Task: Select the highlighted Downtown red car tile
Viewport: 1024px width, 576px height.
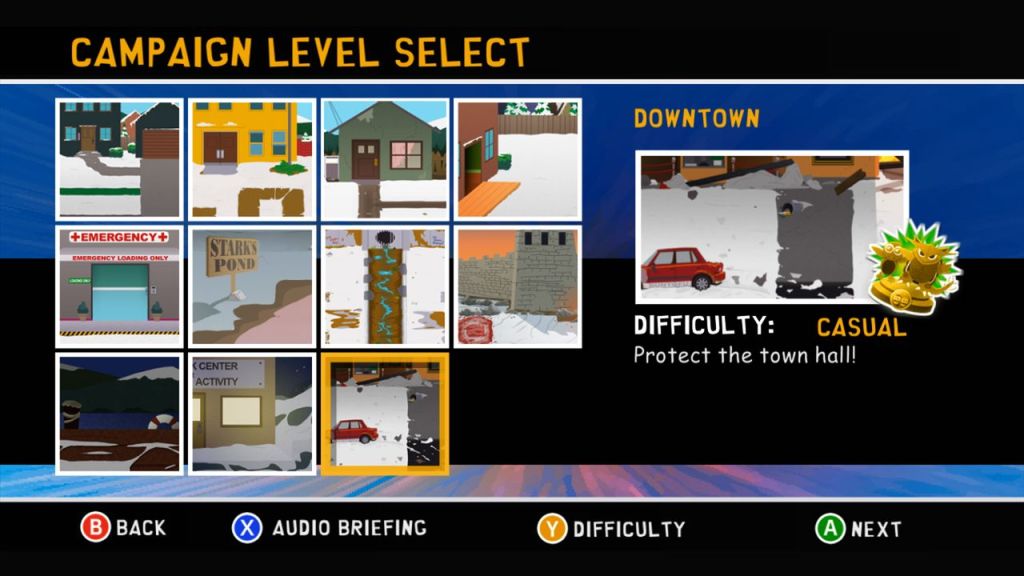Action: click(385, 413)
